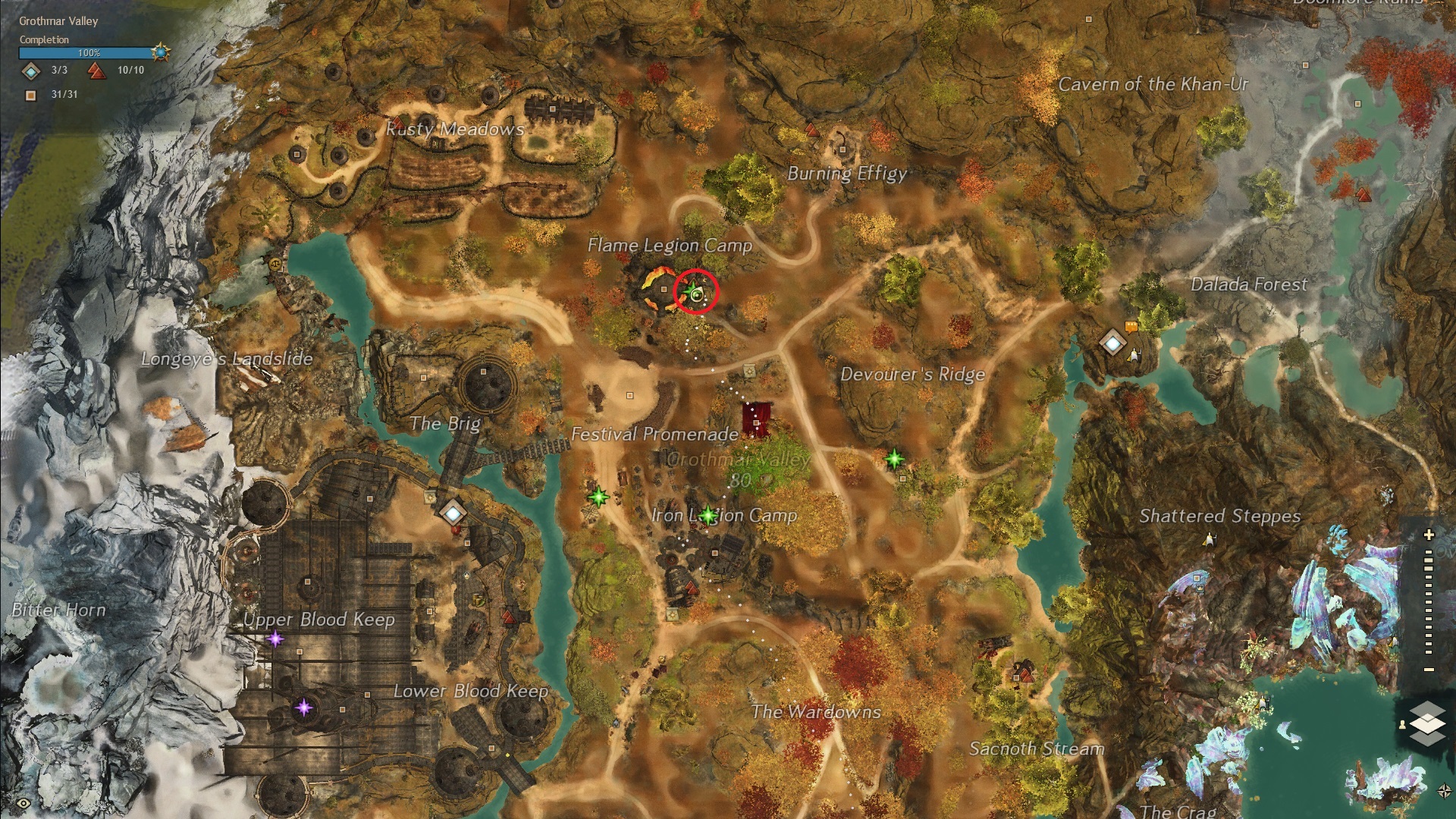Click the orange speech bubble map marker
The width and height of the screenshot is (1456, 819).
click(x=1131, y=327)
